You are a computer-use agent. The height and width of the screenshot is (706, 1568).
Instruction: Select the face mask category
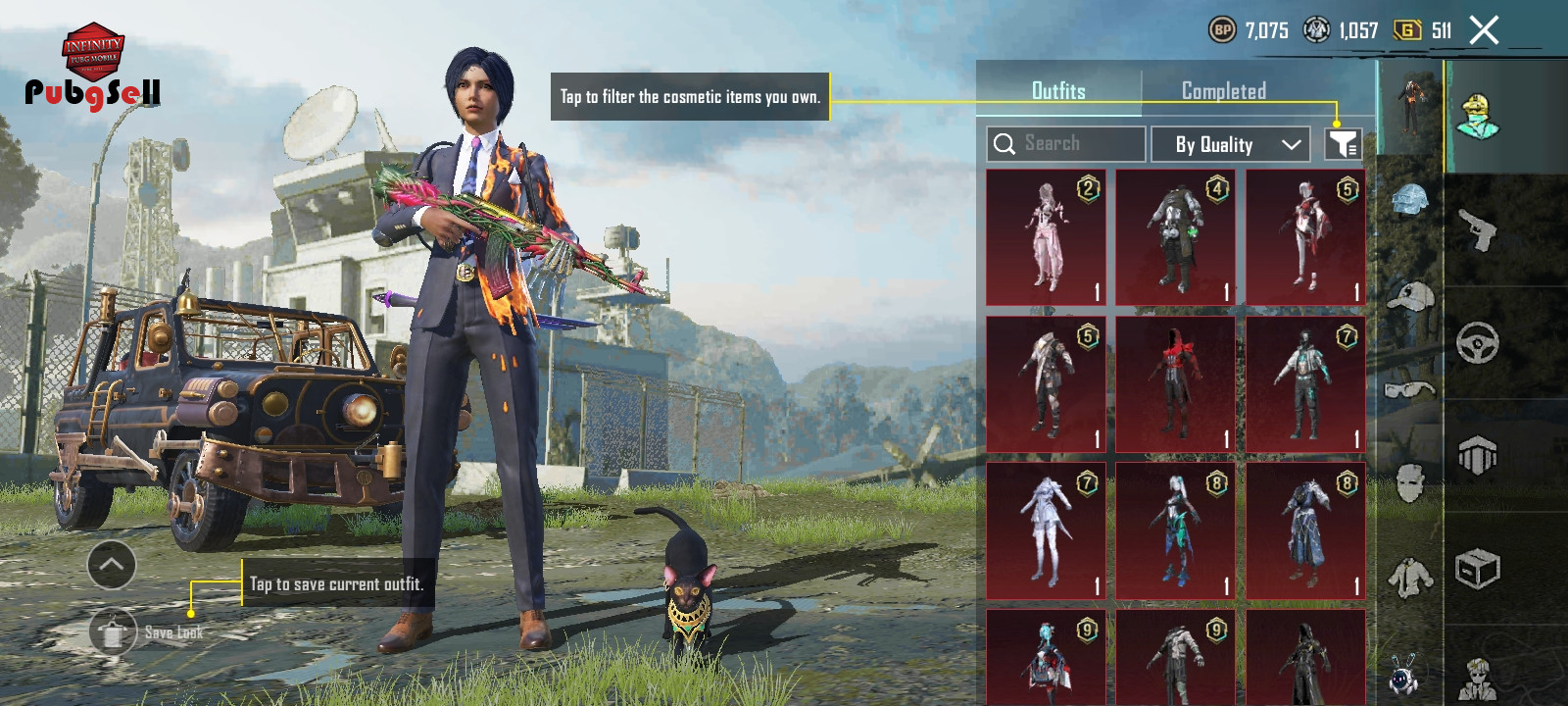tap(1410, 482)
